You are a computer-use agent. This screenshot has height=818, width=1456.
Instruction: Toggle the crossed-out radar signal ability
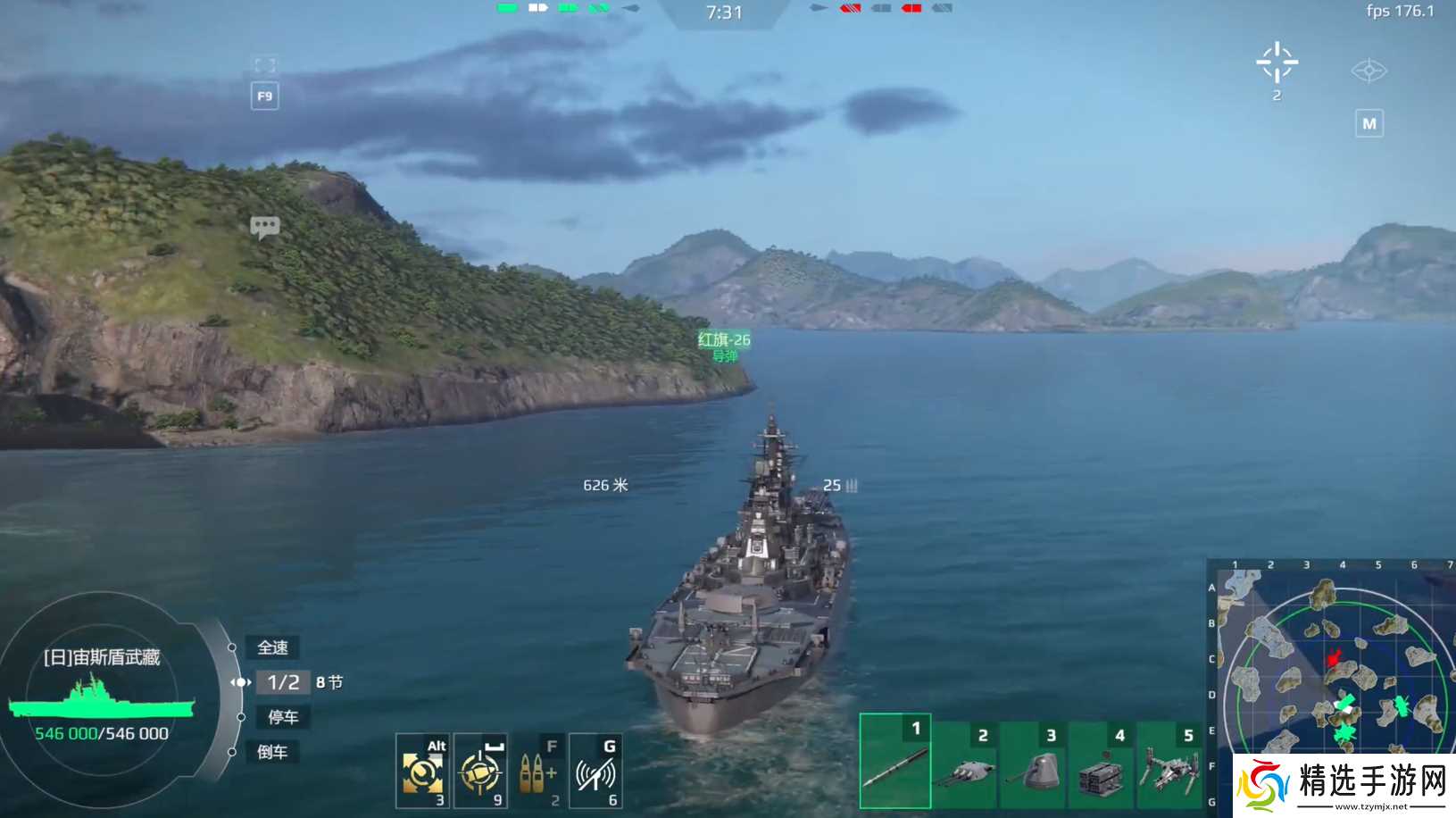click(595, 771)
